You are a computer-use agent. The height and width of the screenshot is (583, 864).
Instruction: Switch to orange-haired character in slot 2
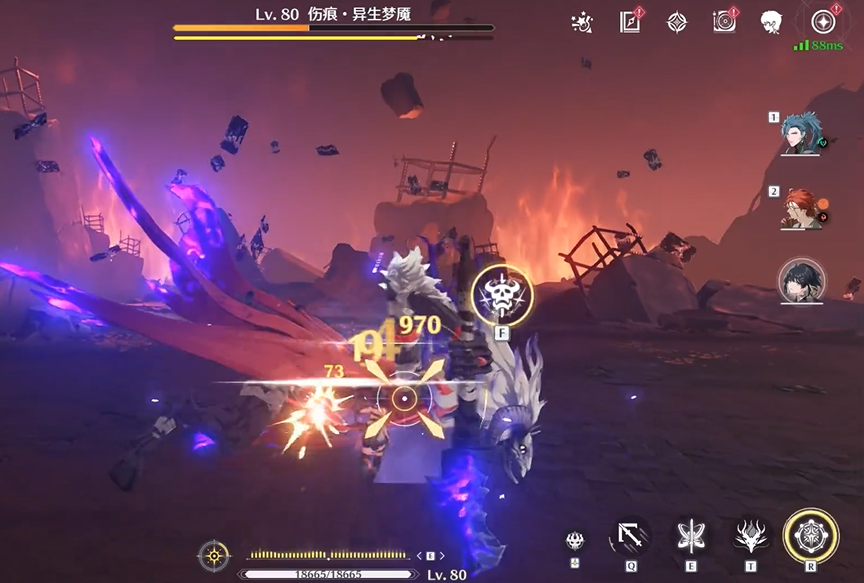(801, 208)
